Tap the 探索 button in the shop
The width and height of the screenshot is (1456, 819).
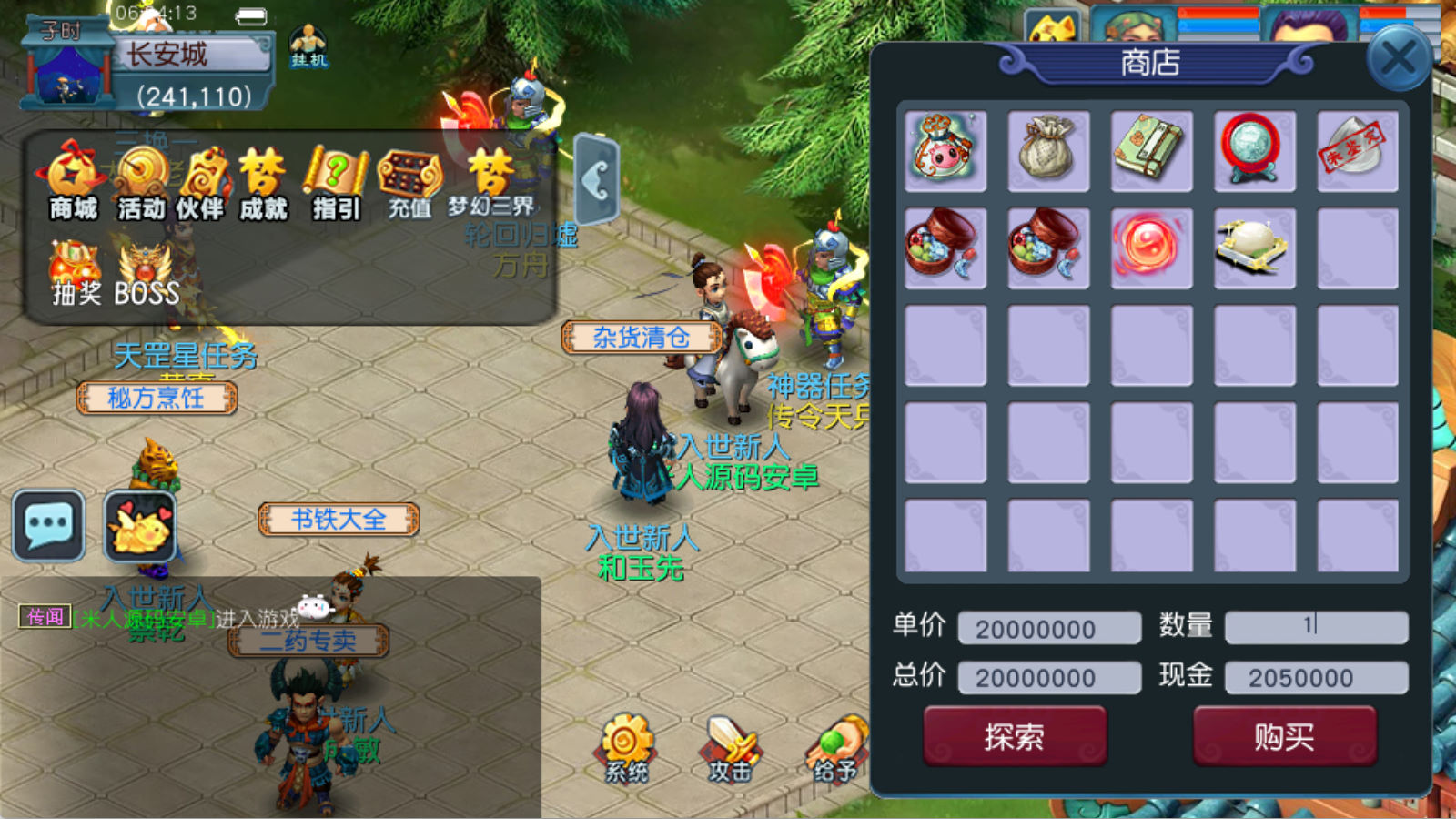pos(1015,736)
